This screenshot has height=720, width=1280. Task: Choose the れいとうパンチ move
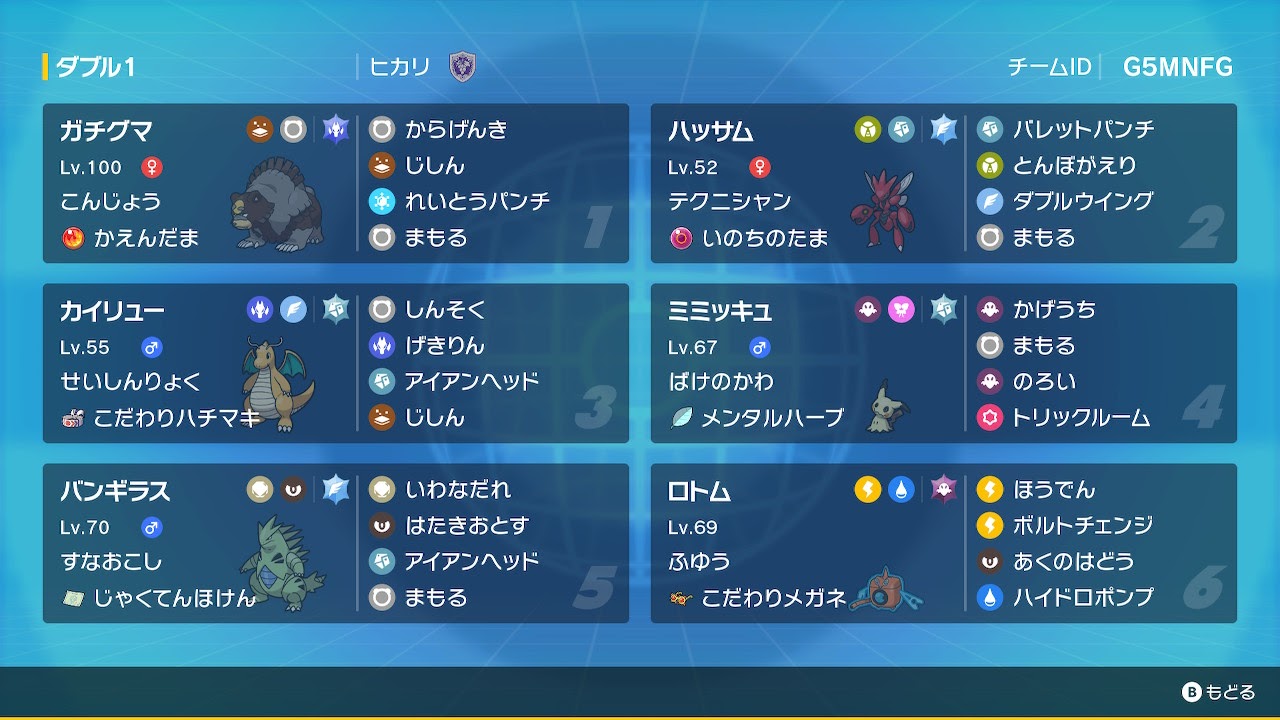tap(476, 202)
